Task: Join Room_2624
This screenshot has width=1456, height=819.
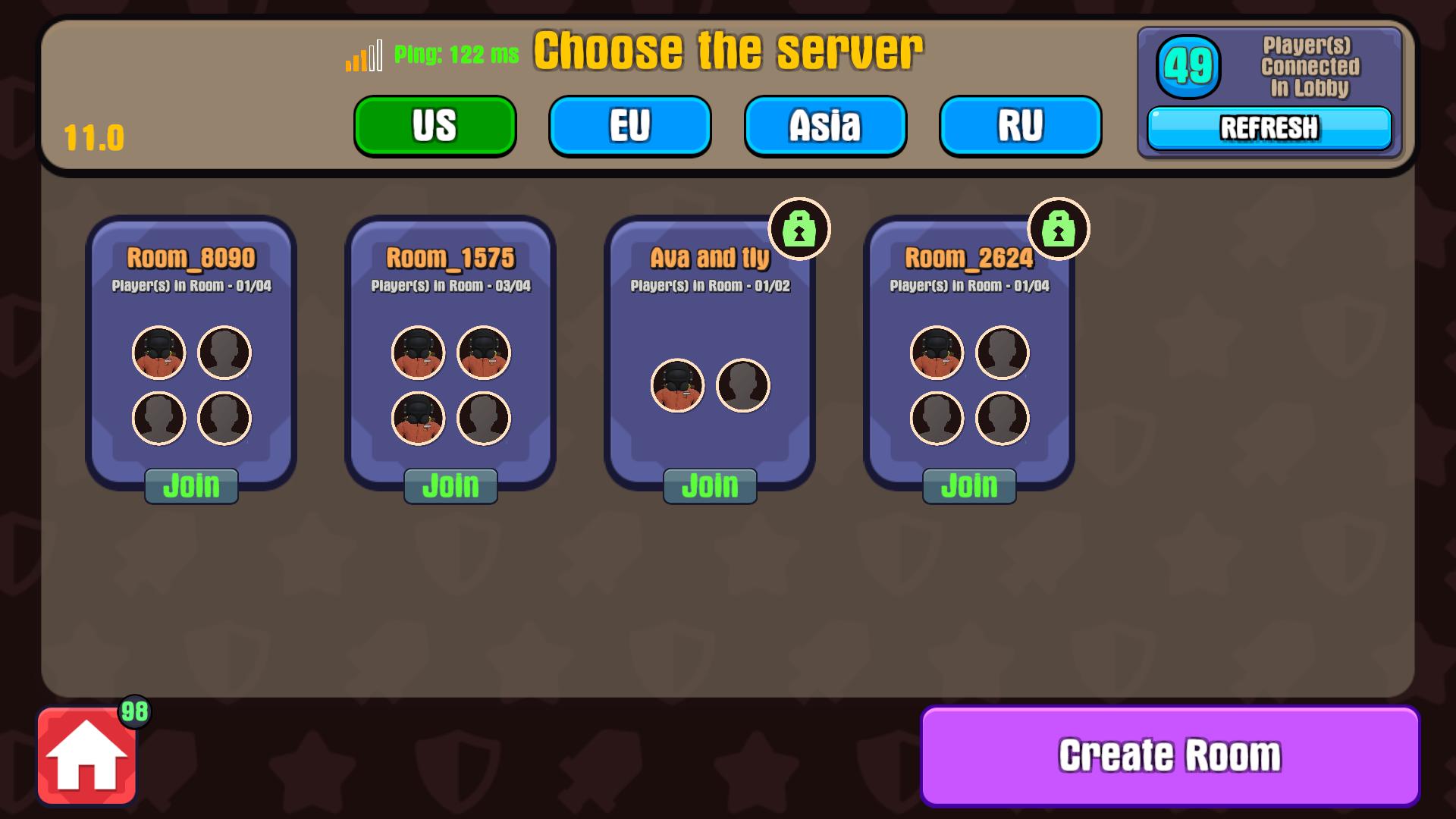Action: coord(970,485)
